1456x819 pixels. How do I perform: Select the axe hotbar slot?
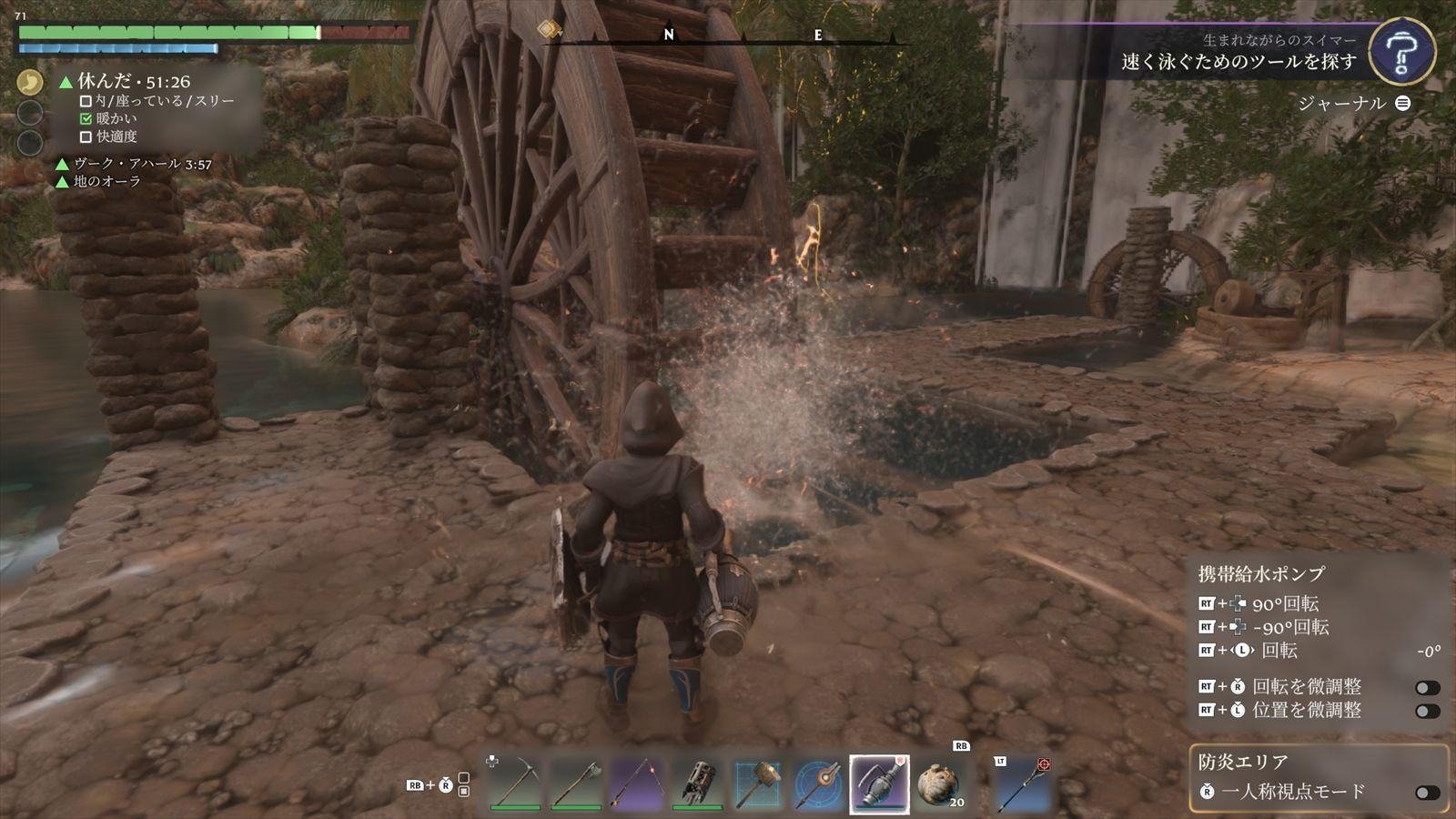coord(576,783)
